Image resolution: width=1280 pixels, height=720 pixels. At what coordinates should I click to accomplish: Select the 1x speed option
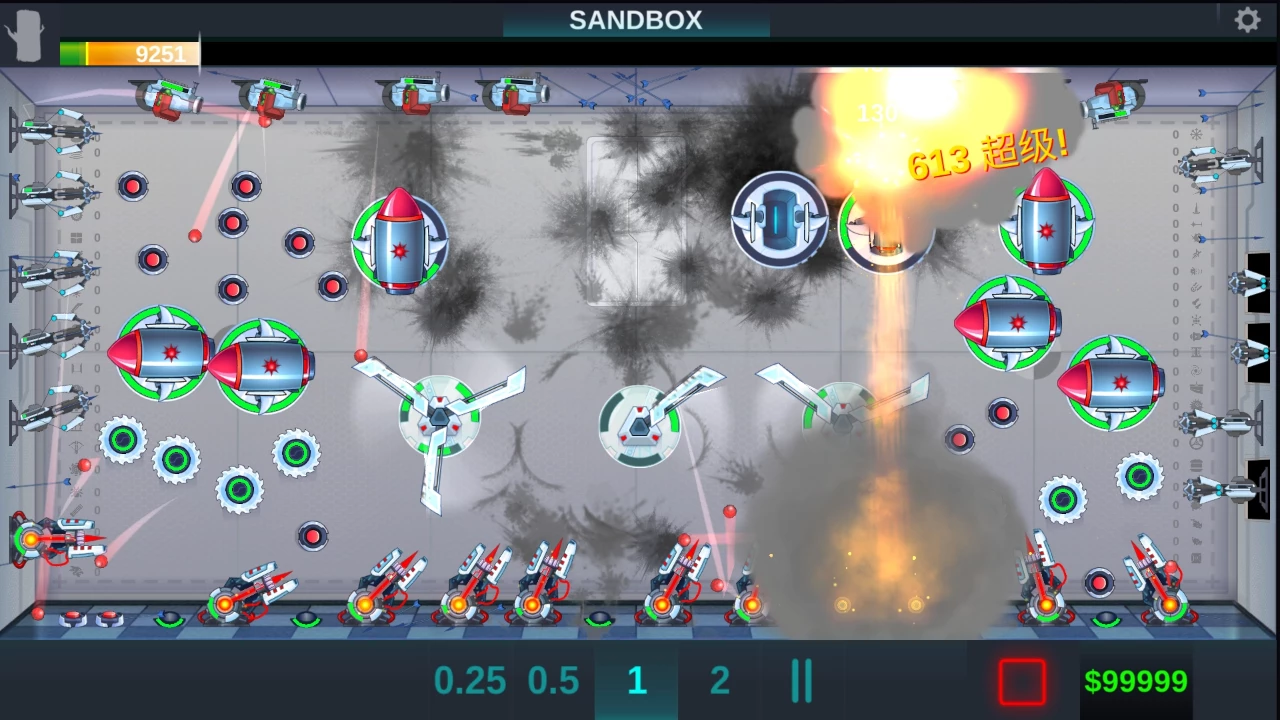coord(636,681)
